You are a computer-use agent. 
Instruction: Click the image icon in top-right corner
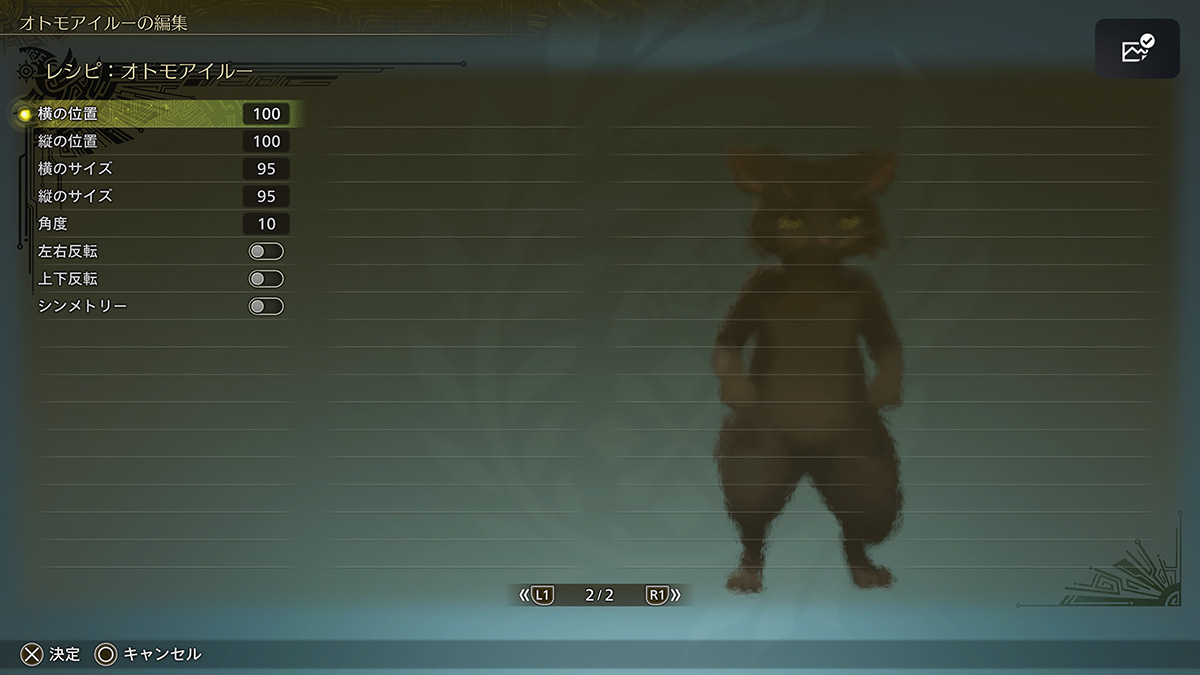coord(1137,49)
